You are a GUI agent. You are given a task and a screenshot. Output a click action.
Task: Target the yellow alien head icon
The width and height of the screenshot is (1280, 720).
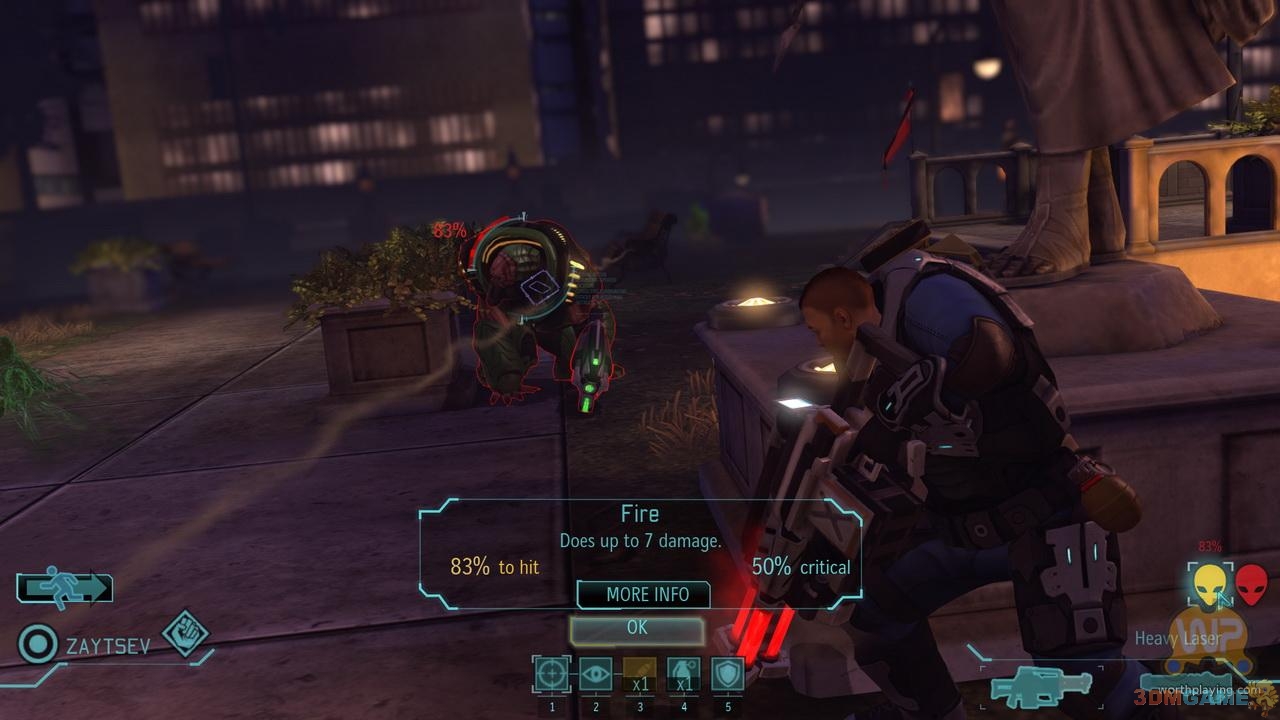tap(1209, 583)
